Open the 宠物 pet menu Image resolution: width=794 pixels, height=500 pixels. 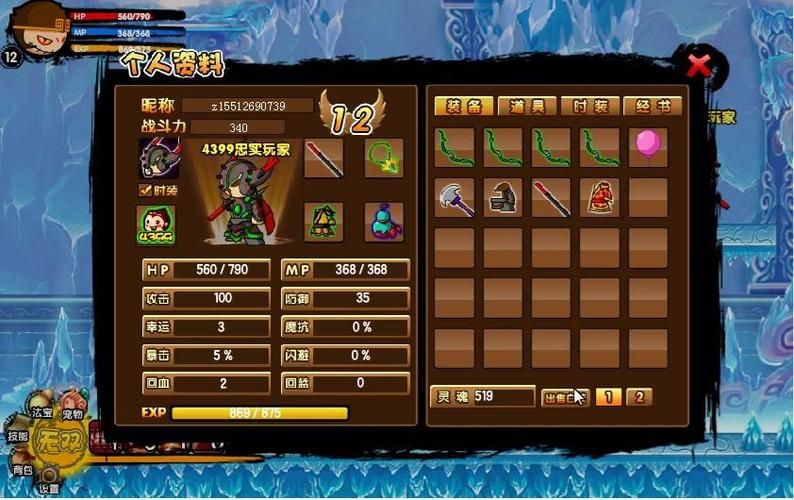[71, 413]
